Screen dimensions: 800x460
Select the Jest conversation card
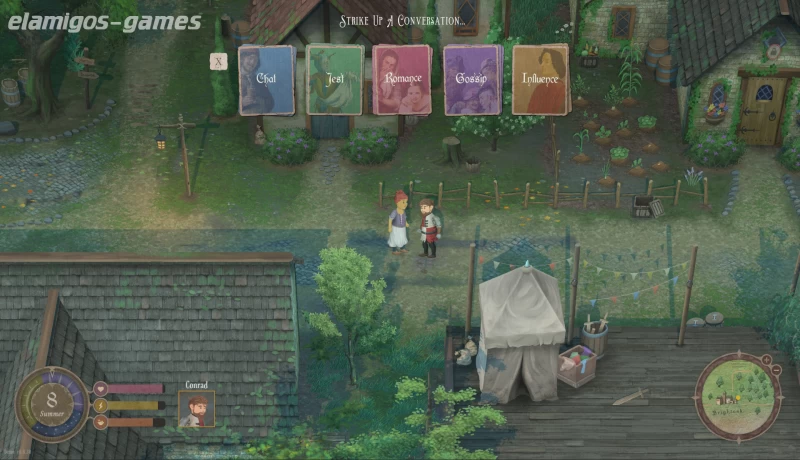335,80
